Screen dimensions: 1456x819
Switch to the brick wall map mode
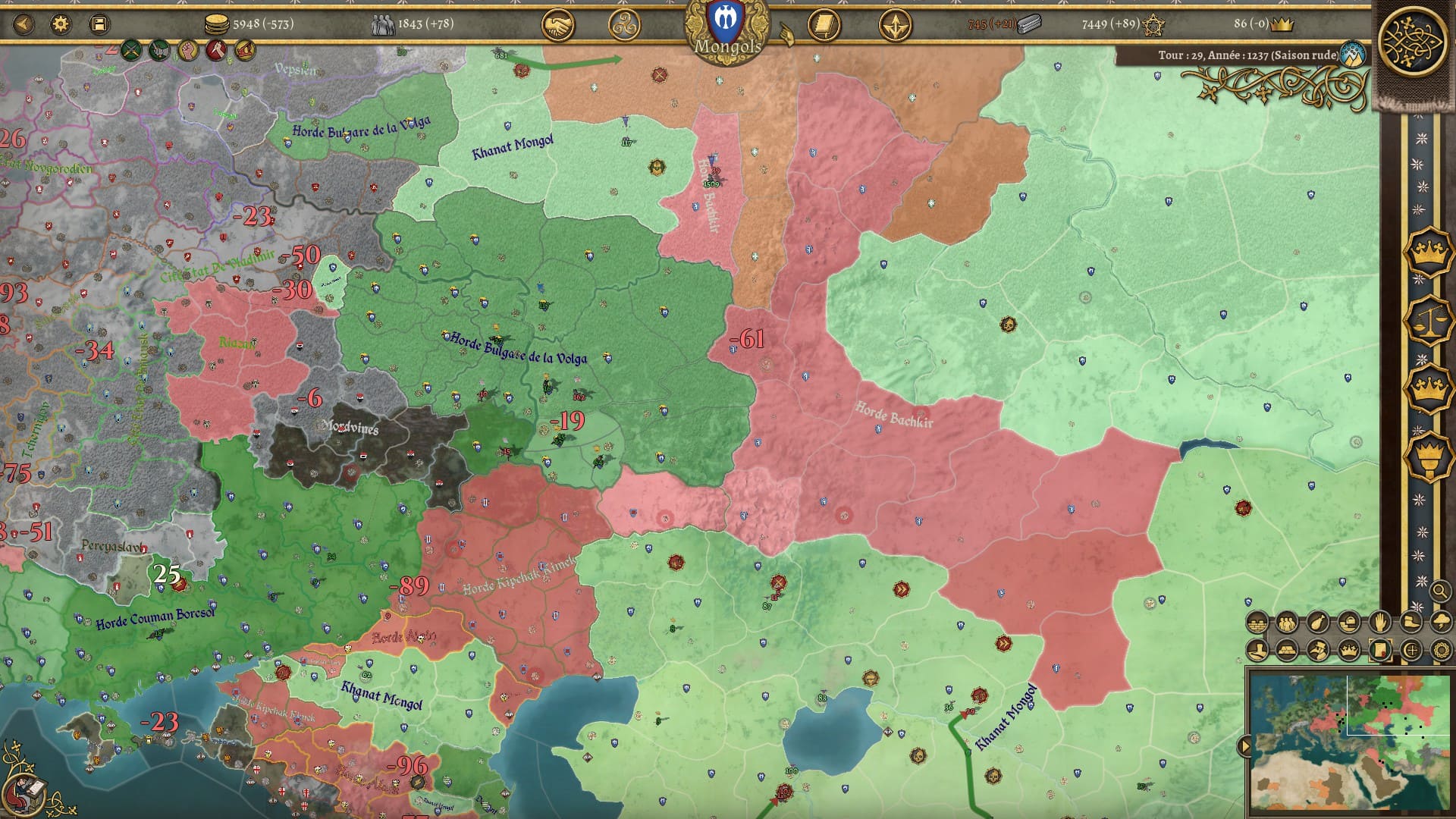(x=1257, y=623)
